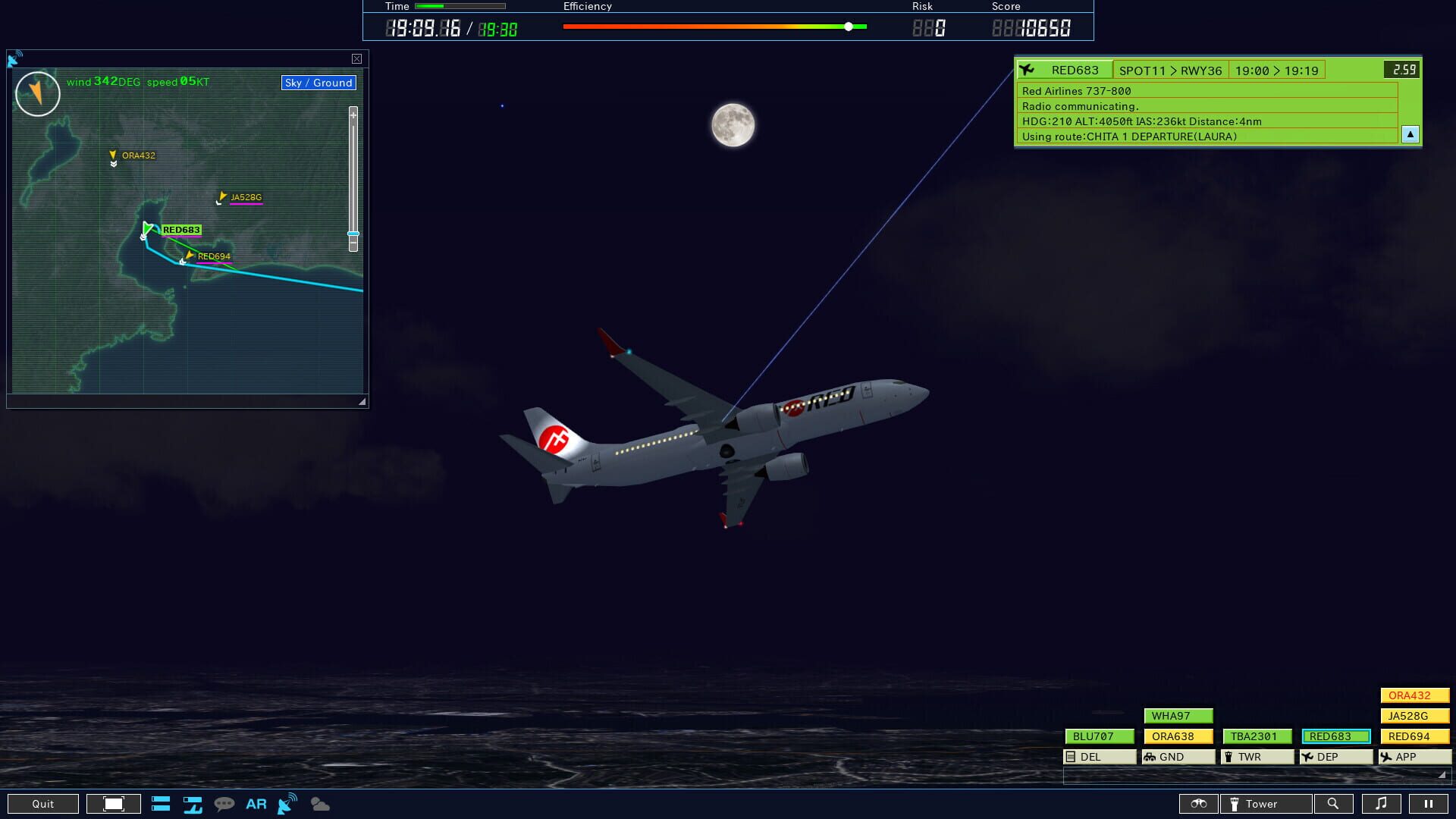Switch to the TWR controller tab

pyautogui.click(x=1256, y=756)
